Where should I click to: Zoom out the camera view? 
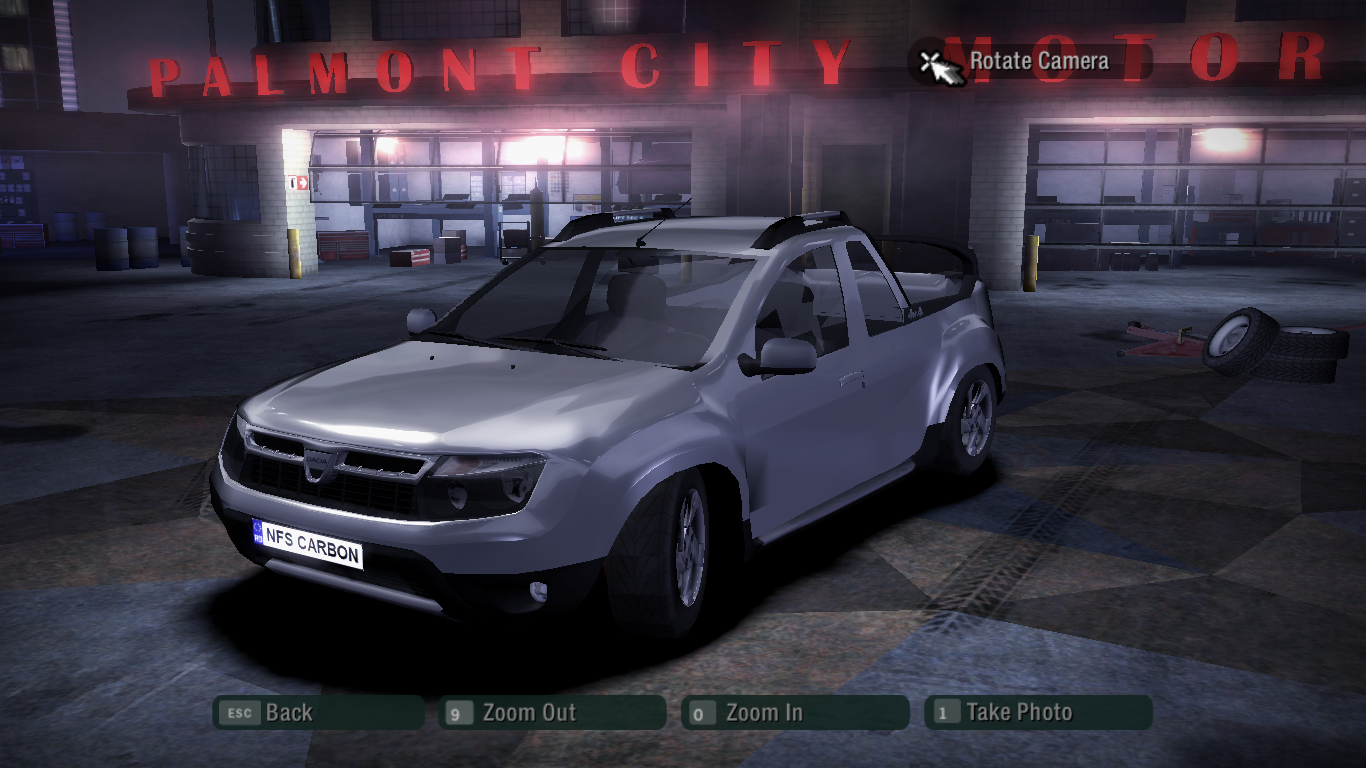tap(551, 713)
